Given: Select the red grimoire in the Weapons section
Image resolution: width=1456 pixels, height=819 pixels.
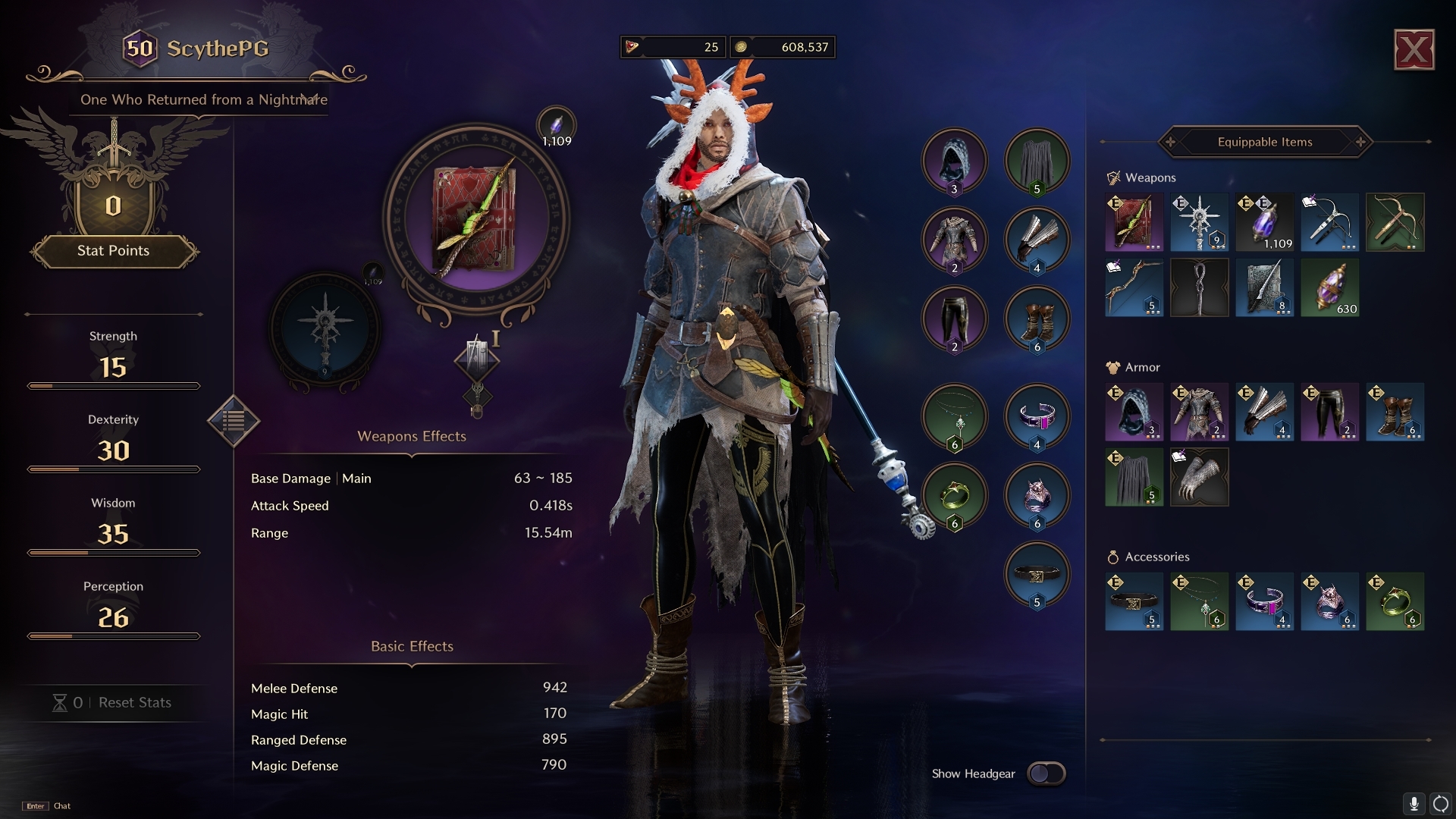Looking at the screenshot, I should [x=1134, y=222].
